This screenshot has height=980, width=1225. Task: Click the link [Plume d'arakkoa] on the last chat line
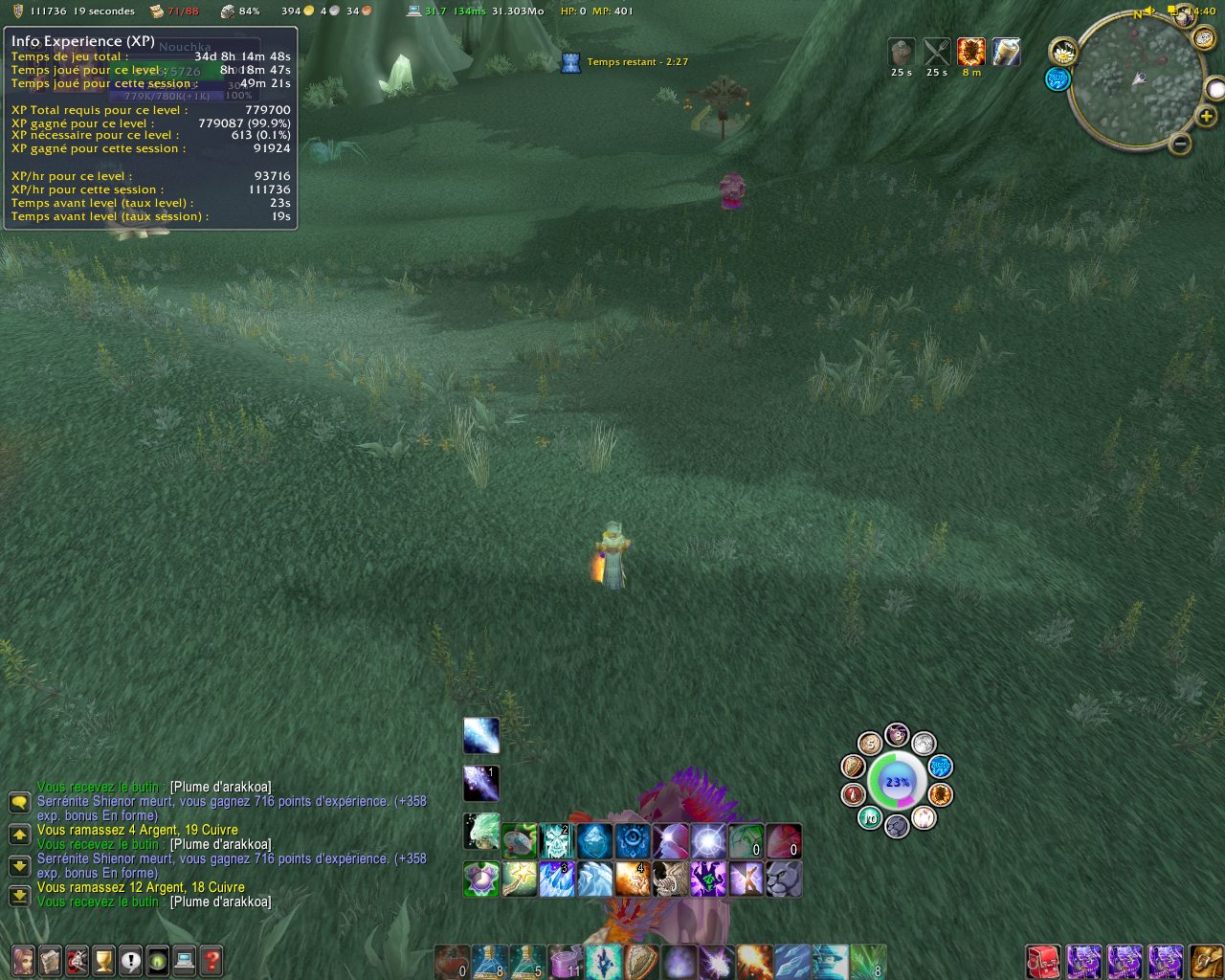(220, 902)
